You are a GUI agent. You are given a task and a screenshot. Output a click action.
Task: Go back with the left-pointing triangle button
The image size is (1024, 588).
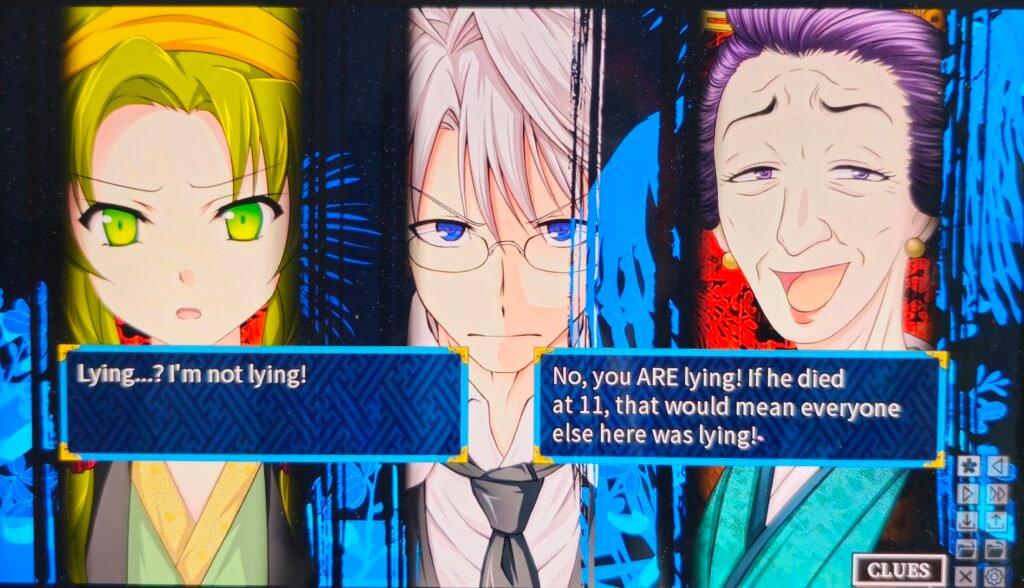coord(996,467)
